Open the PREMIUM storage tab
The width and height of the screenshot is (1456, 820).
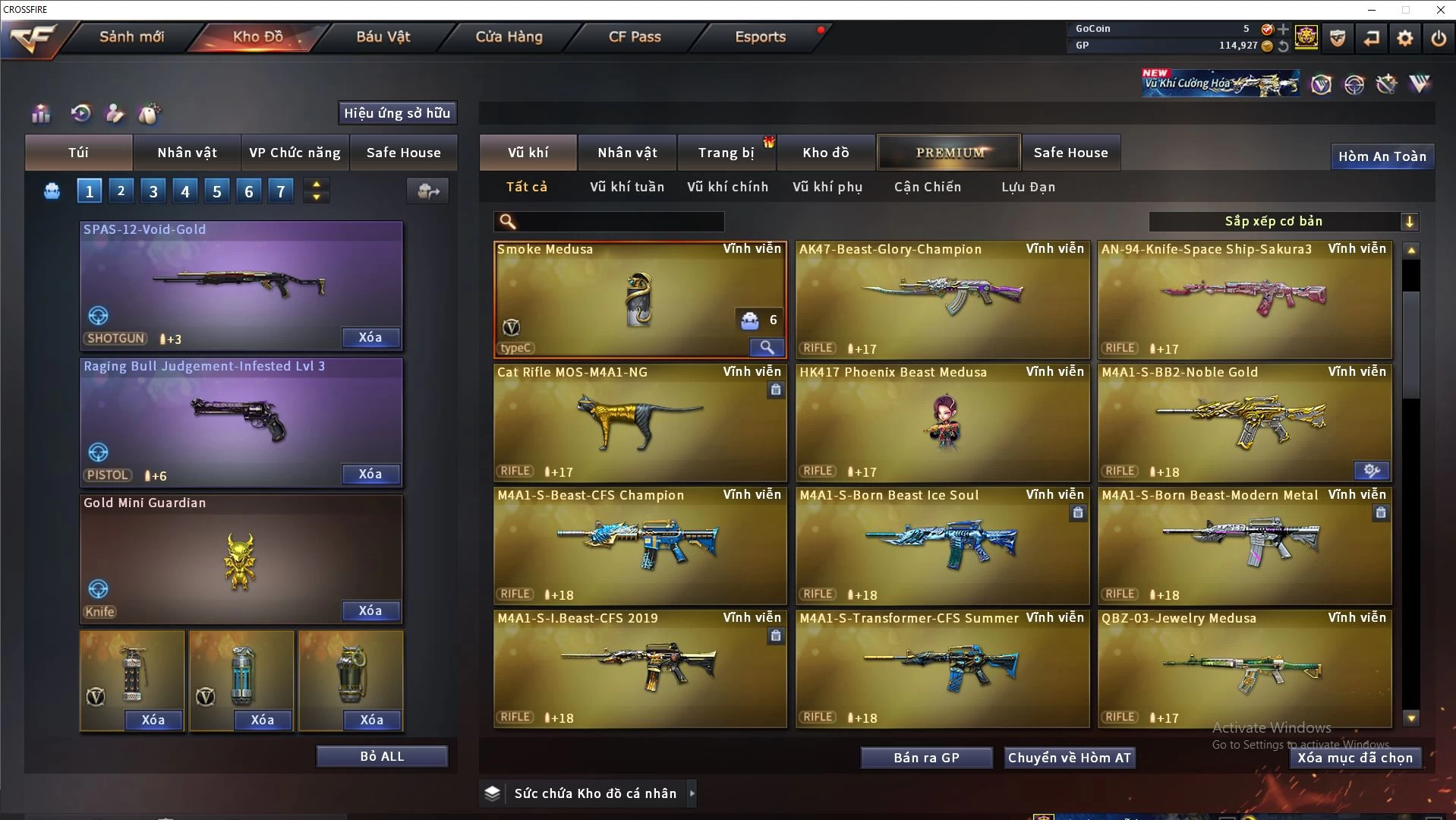click(x=949, y=153)
